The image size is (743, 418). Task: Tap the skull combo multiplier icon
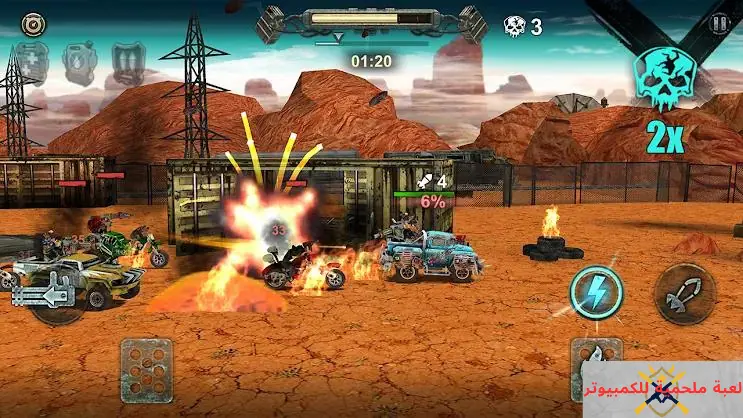coord(664,80)
